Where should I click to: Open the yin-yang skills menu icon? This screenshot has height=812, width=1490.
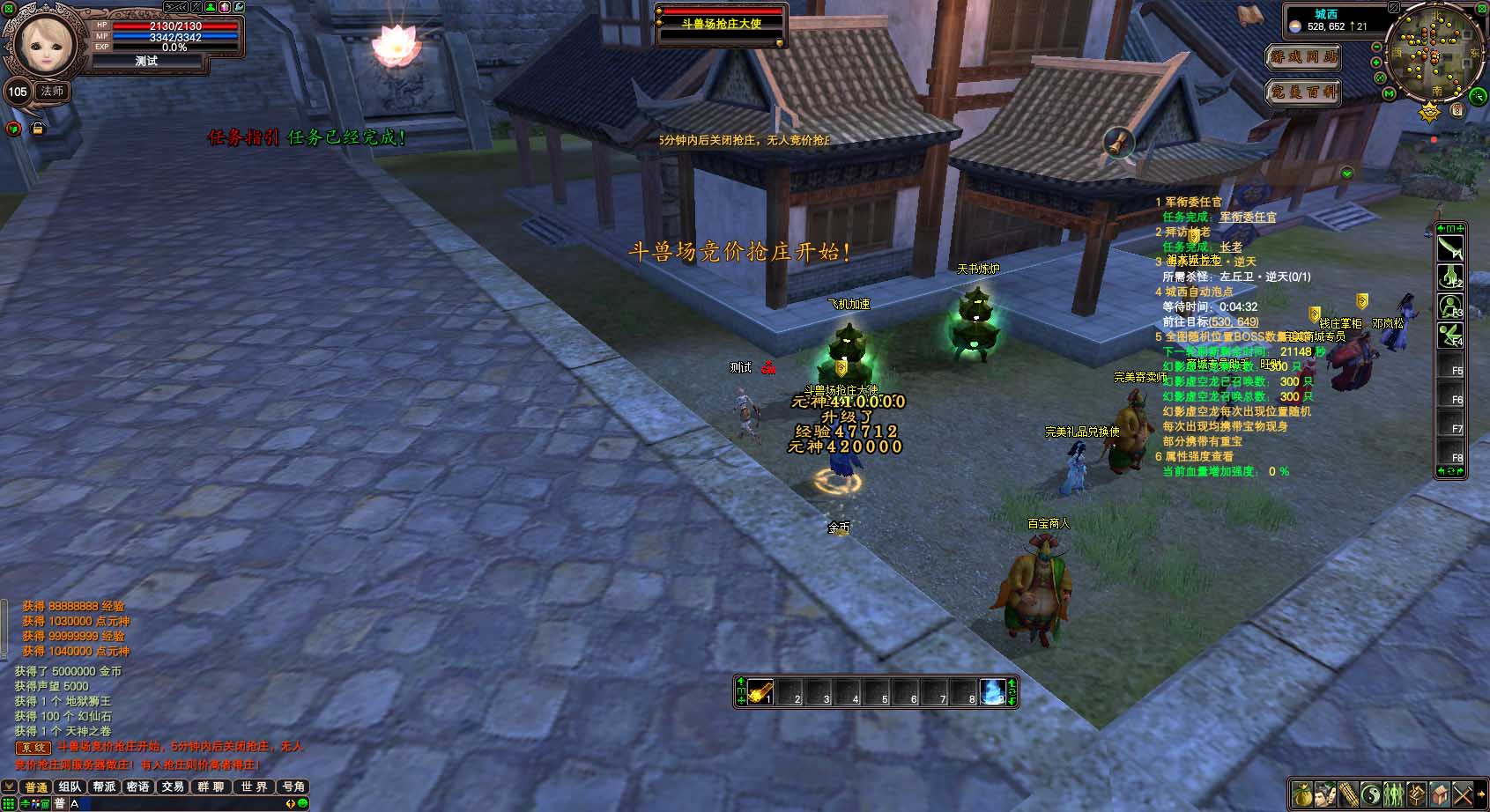click(1371, 794)
